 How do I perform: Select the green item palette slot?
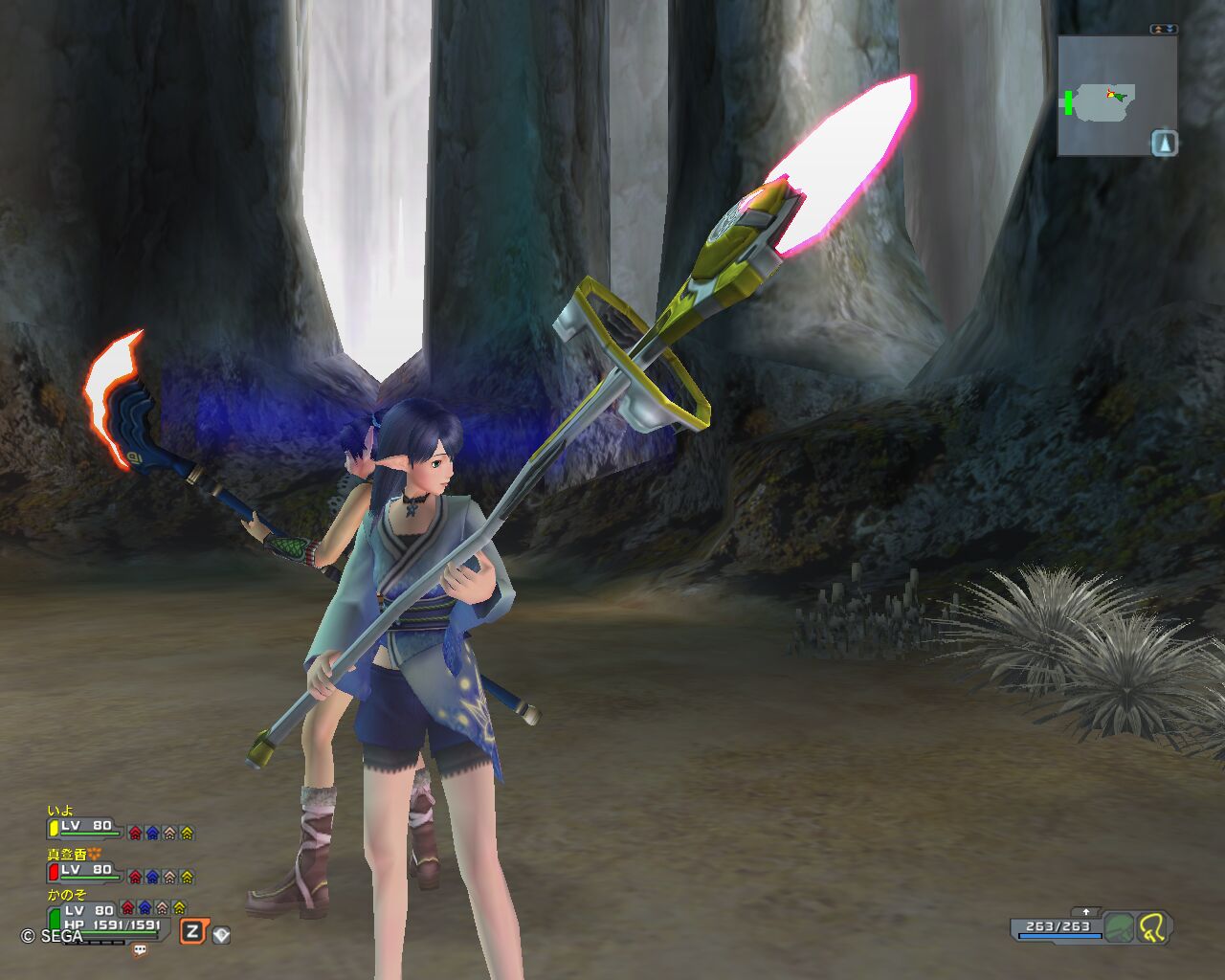coord(1119,927)
